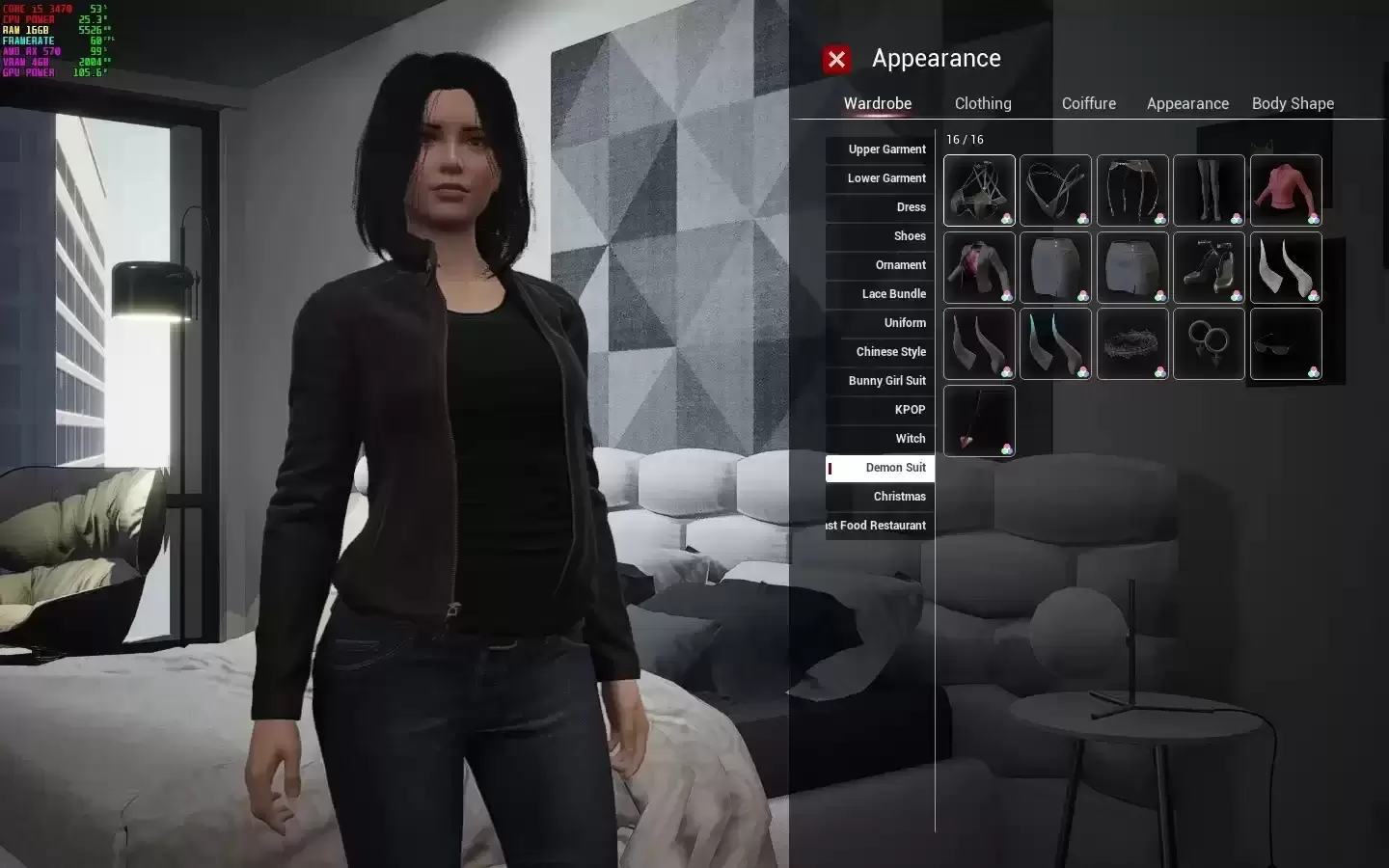The width and height of the screenshot is (1389, 868).
Task: Go to the Body Shape tab
Action: [x=1293, y=103]
